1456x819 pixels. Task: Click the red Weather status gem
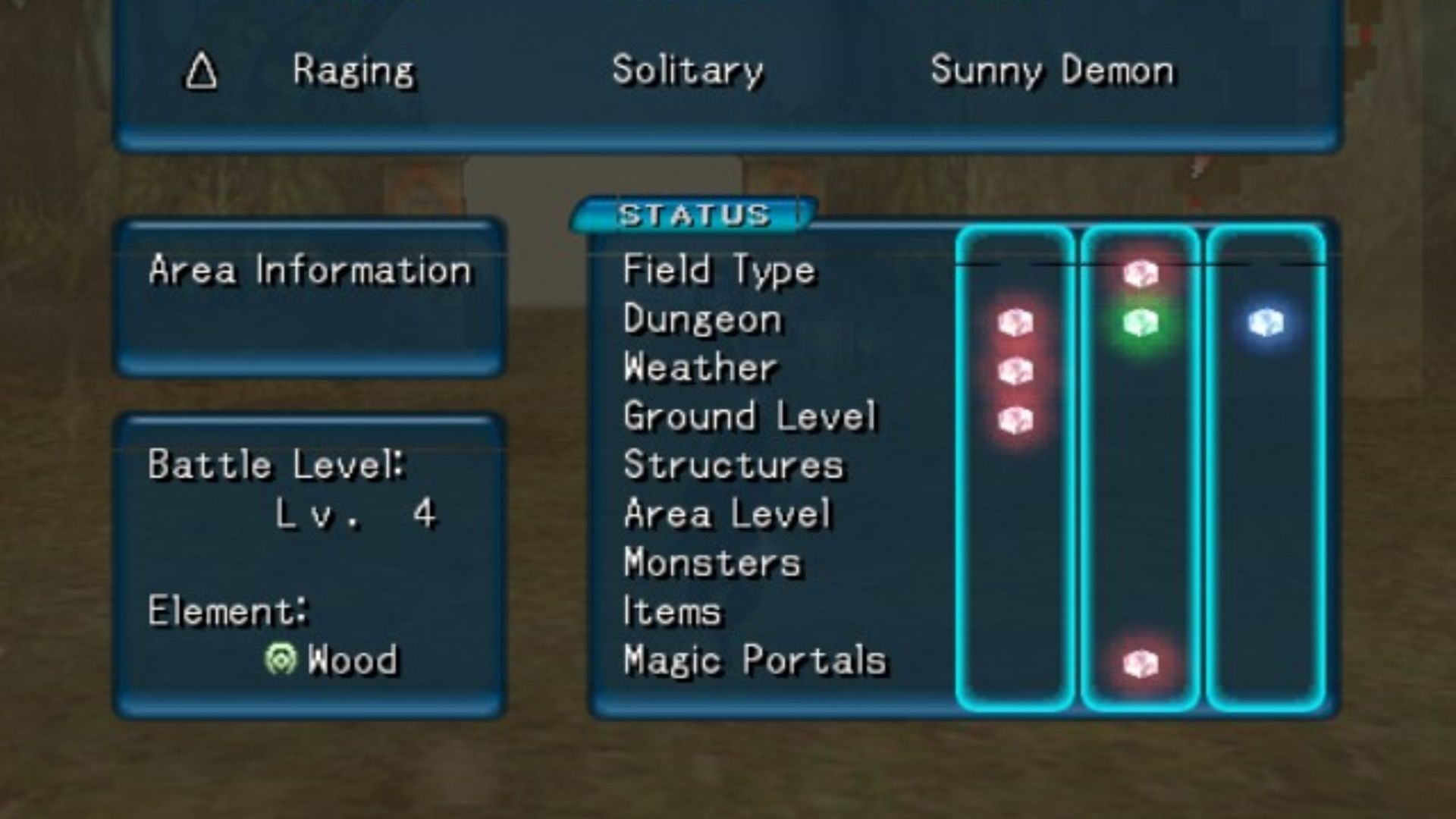1015,372
